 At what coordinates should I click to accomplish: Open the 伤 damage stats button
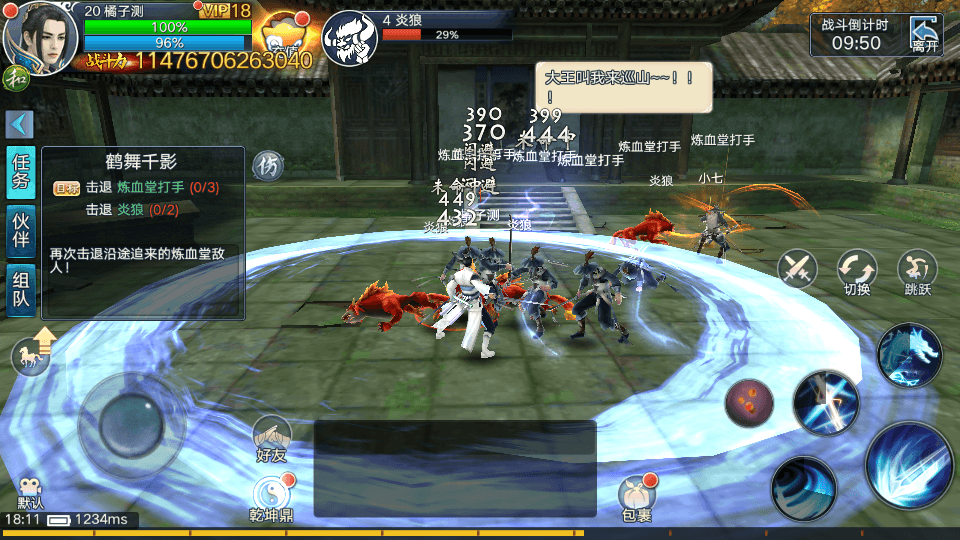[266, 164]
